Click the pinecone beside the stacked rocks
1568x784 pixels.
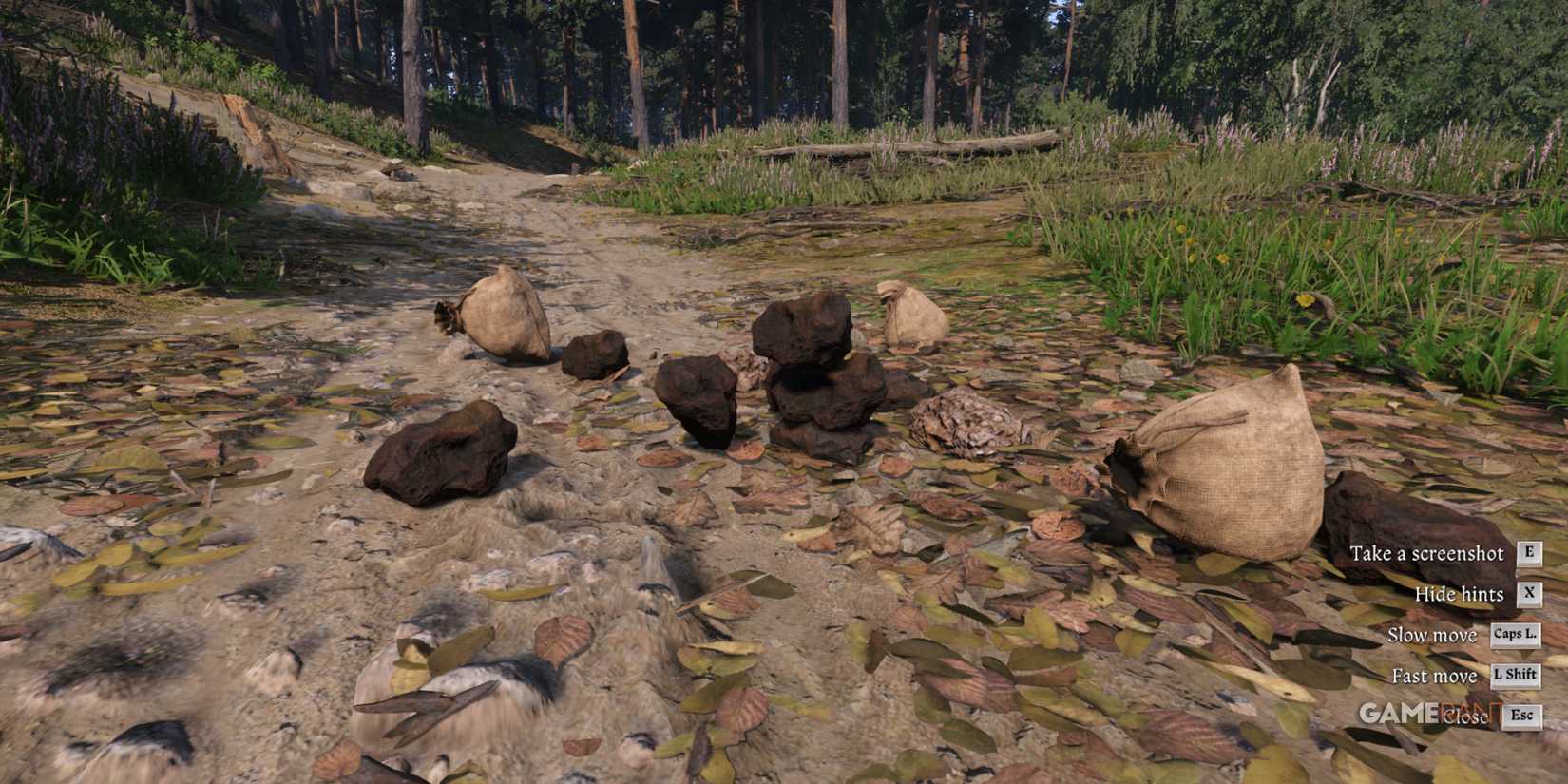965,423
